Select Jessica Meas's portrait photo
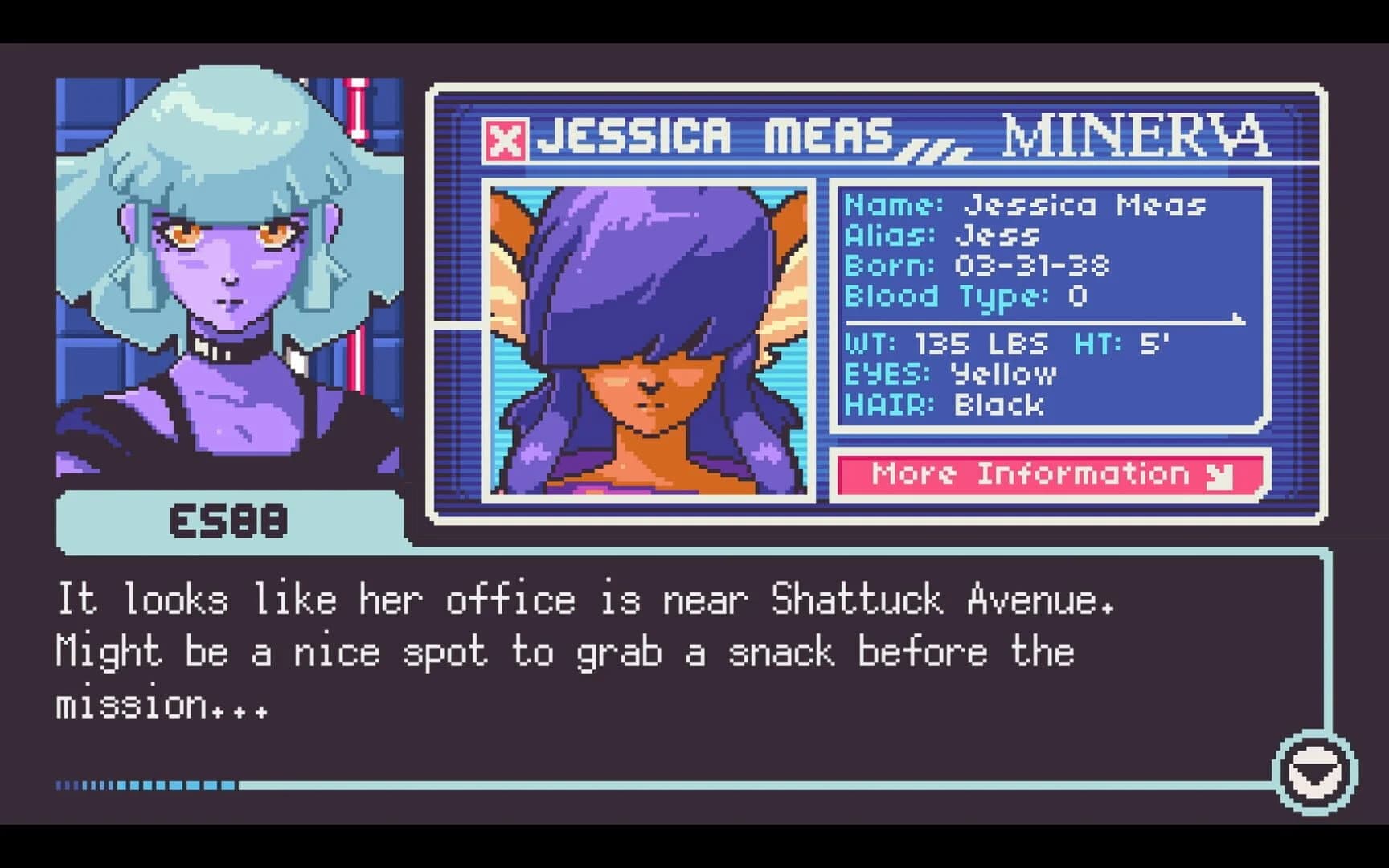 pyautogui.click(x=651, y=338)
